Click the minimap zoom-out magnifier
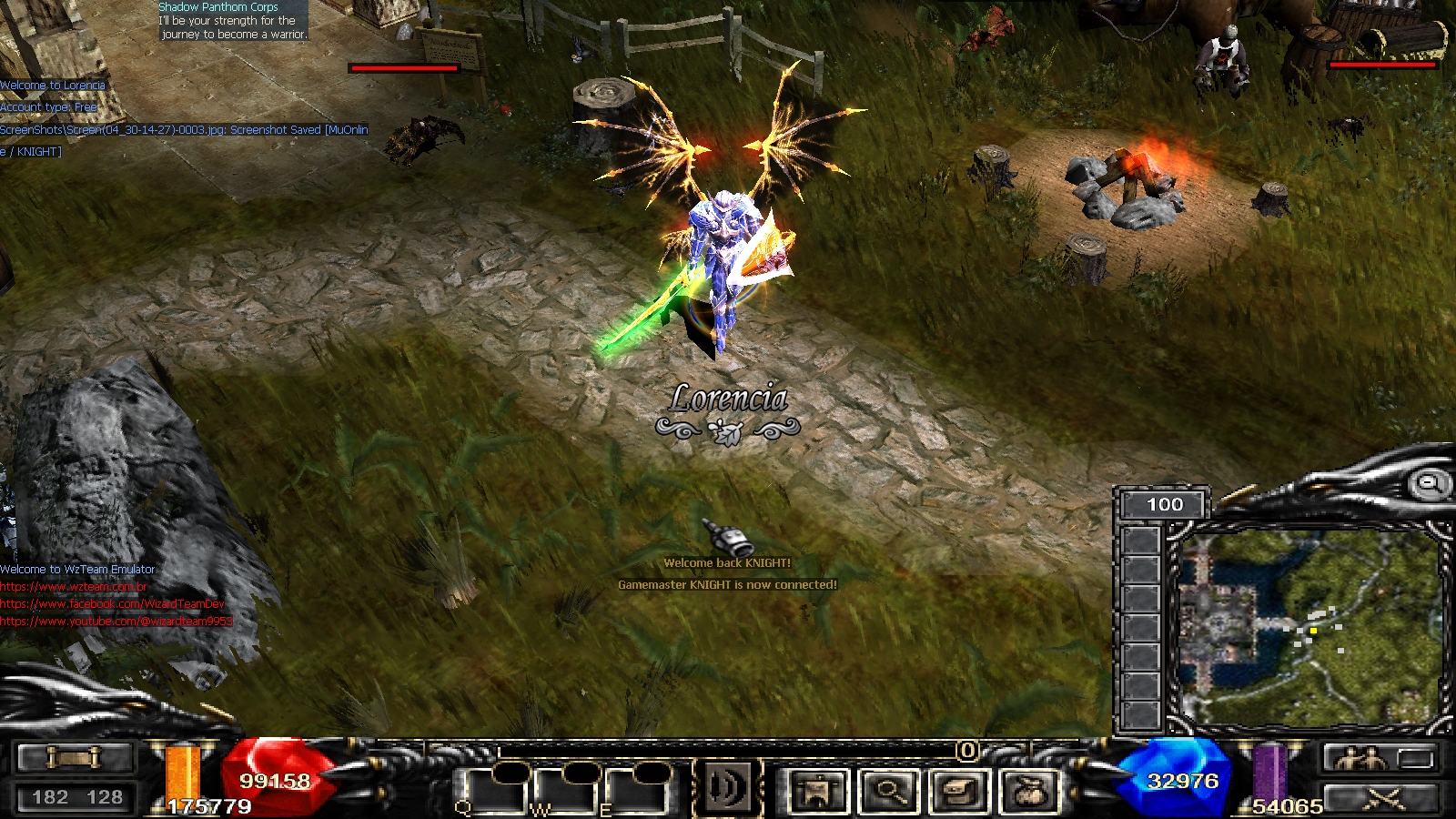 point(1430,483)
